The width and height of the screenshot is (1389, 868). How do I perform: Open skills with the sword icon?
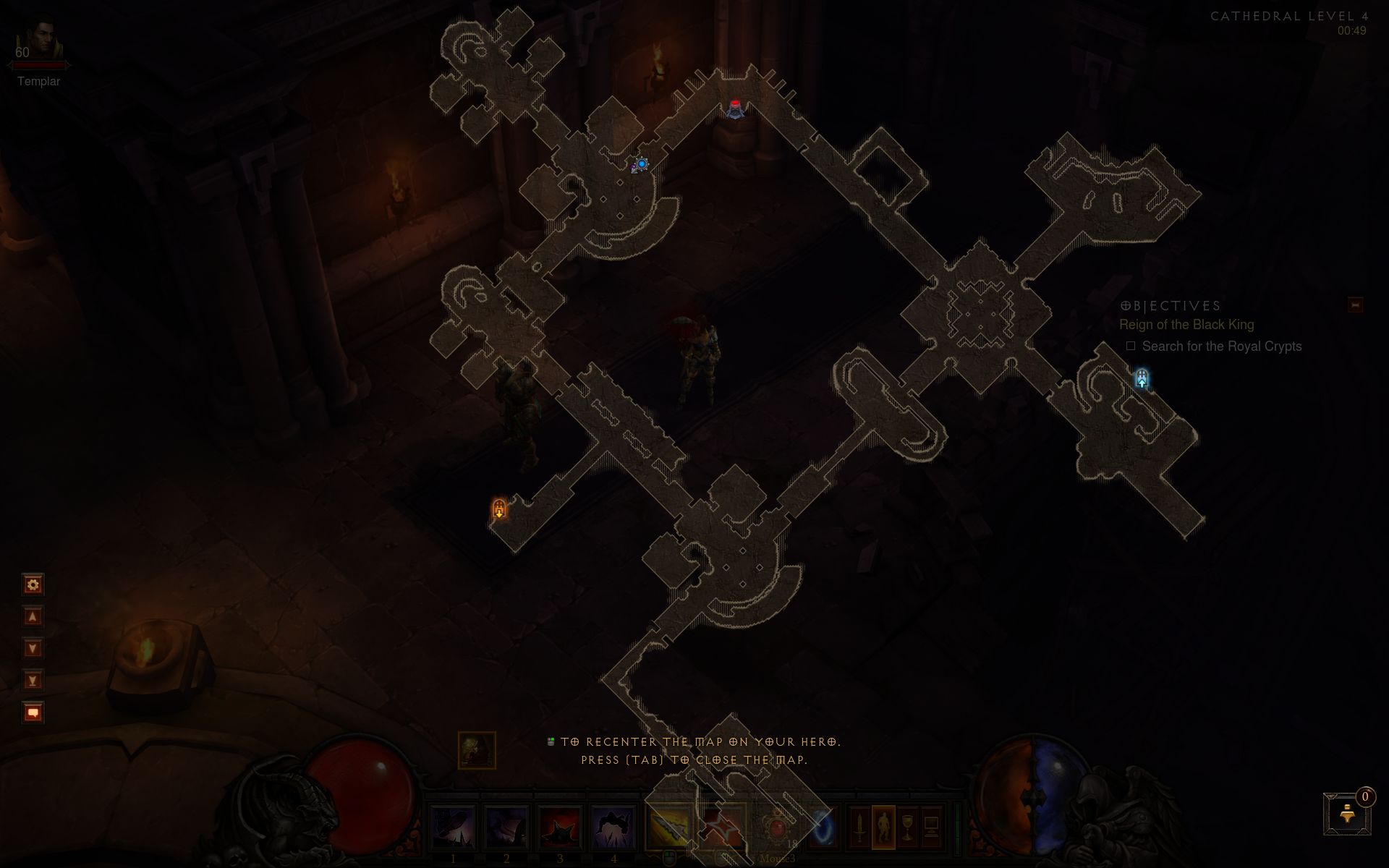tap(859, 827)
